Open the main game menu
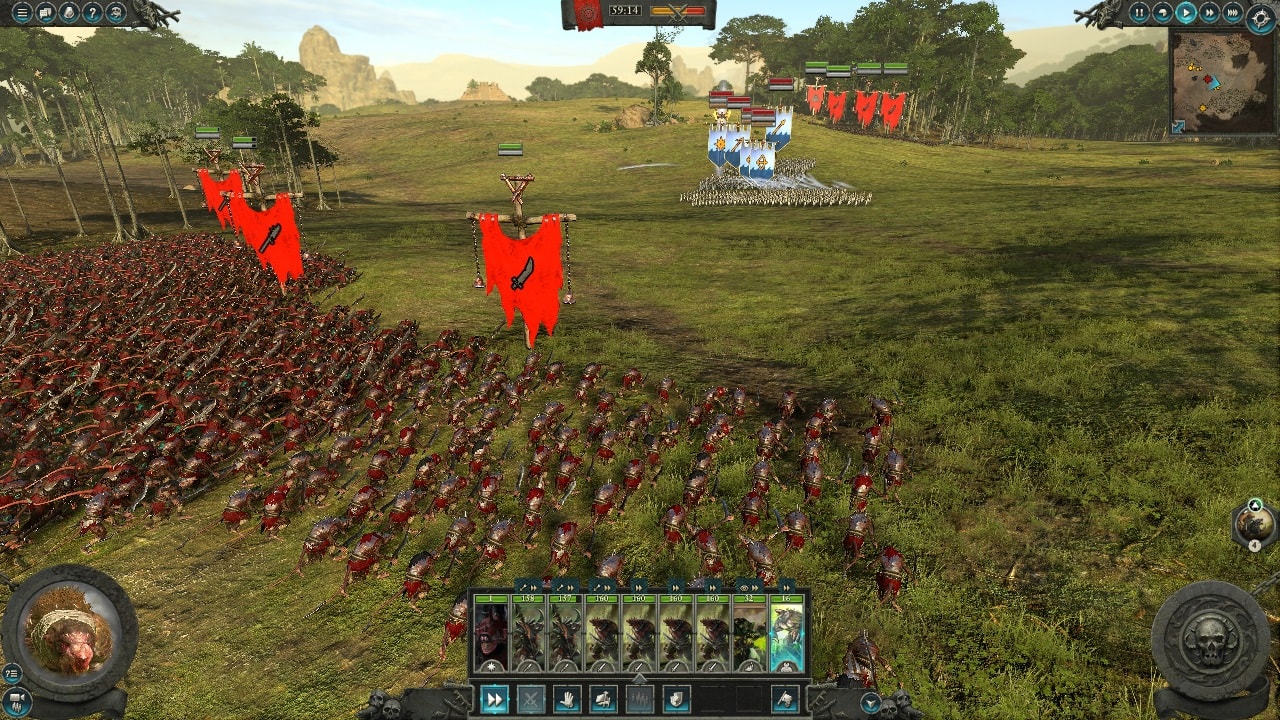 pyautogui.click(x=21, y=13)
